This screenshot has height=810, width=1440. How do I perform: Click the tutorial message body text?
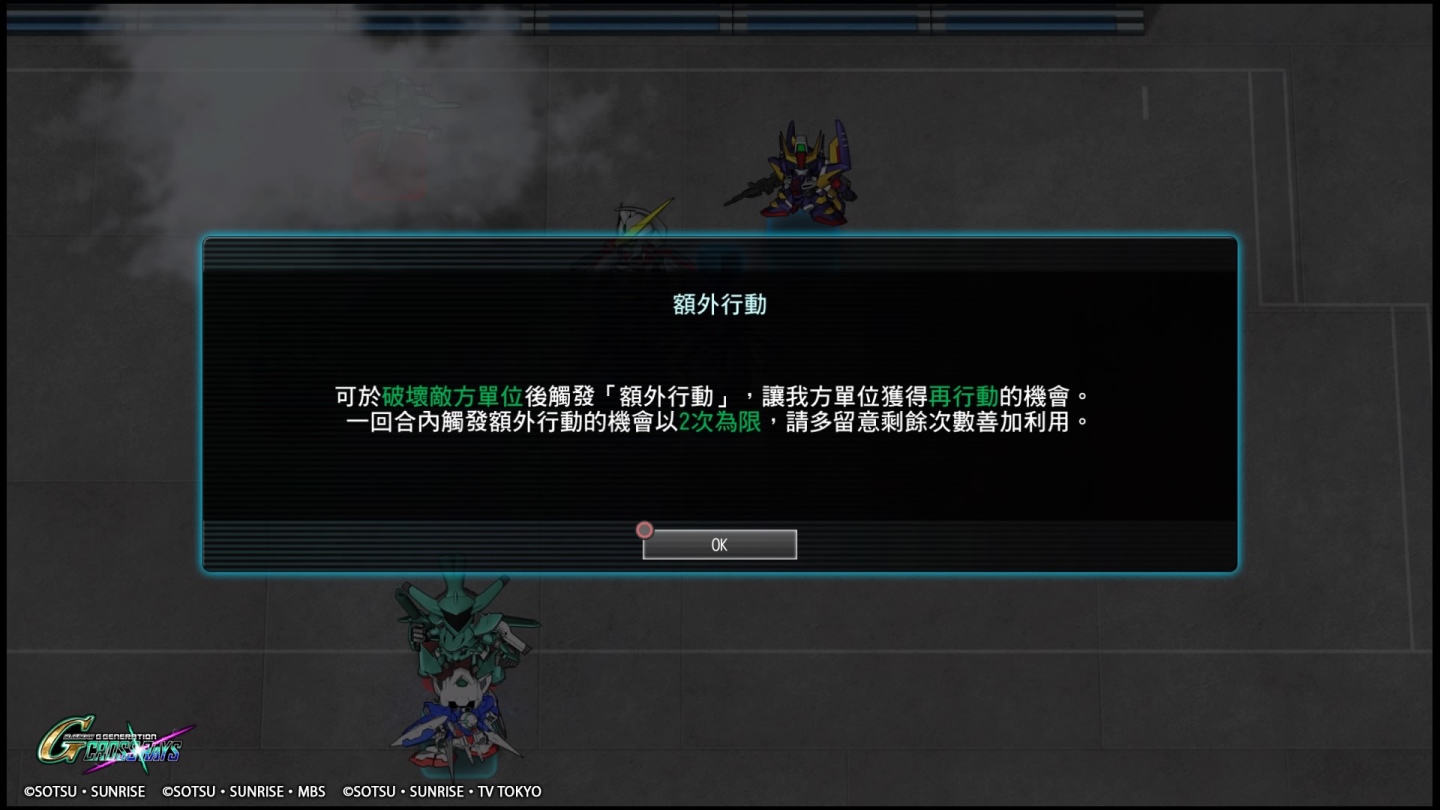[x=718, y=408]
